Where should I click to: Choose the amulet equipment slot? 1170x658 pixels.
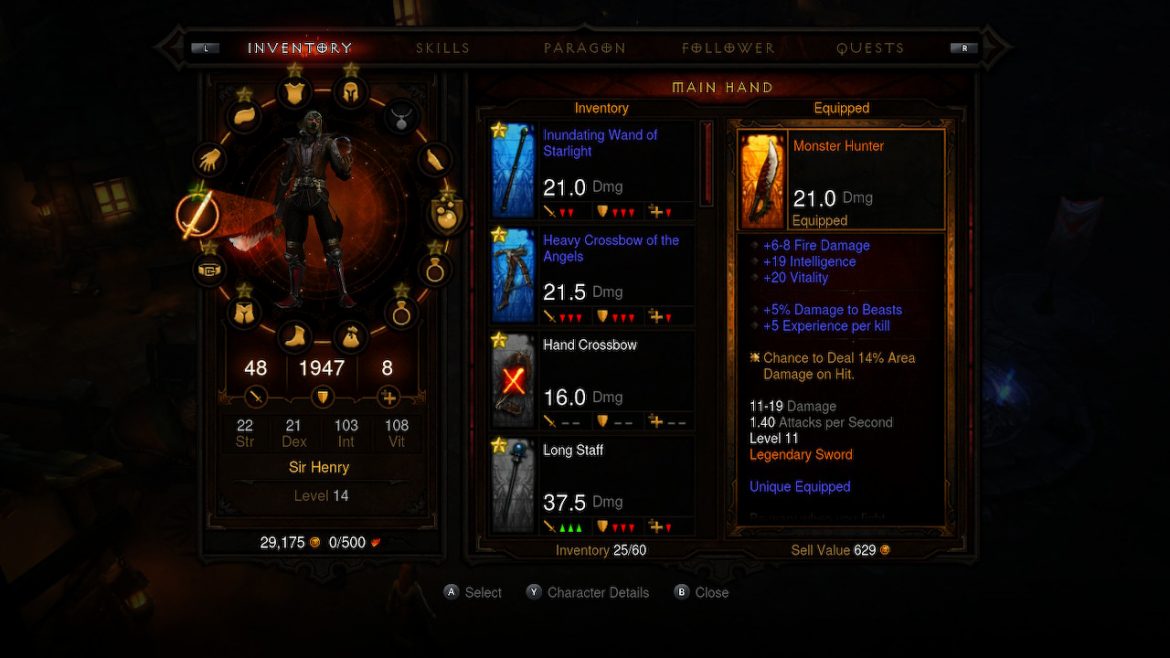pos(401,116)
